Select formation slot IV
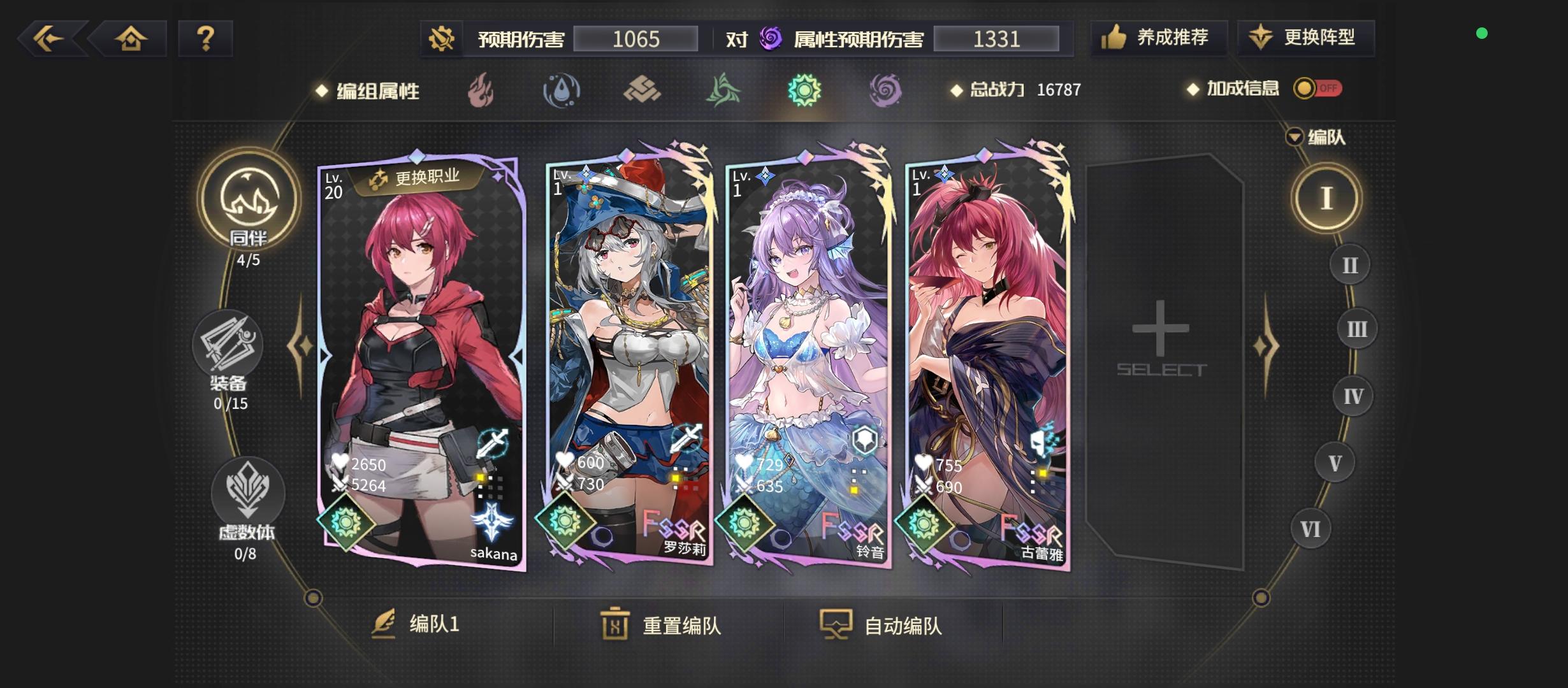 coord(1353,396)
